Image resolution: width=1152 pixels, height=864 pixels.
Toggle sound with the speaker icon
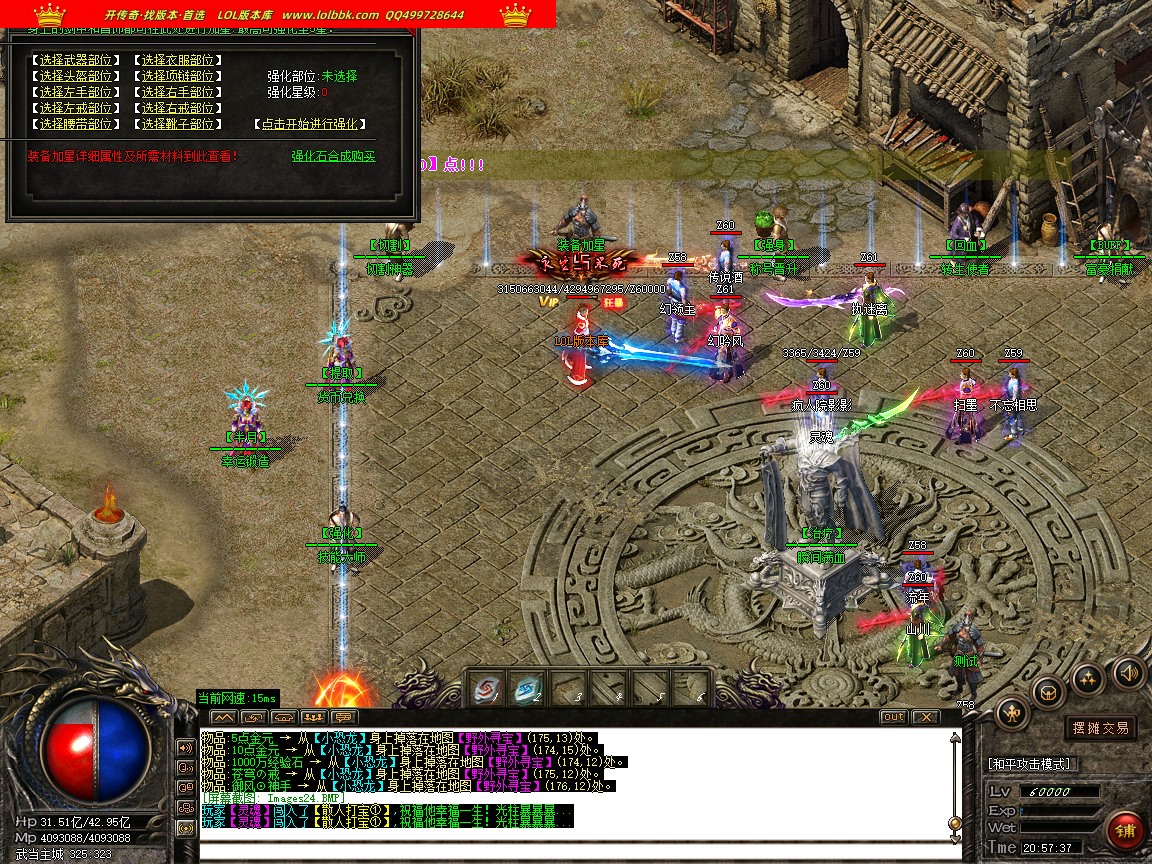coord(1128,672)
